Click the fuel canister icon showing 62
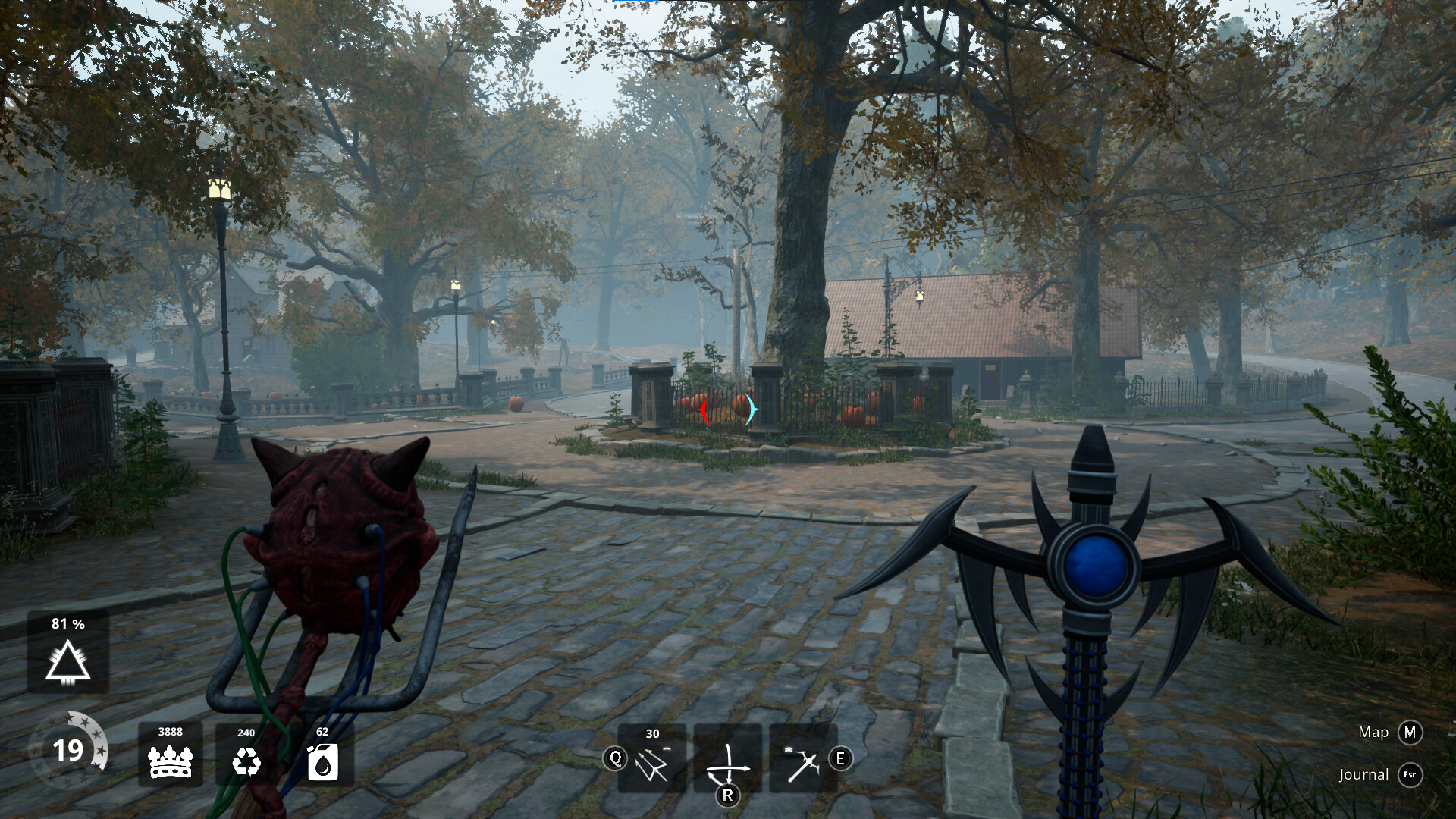This screenshot has width=1456, height=819. point(322,761)
